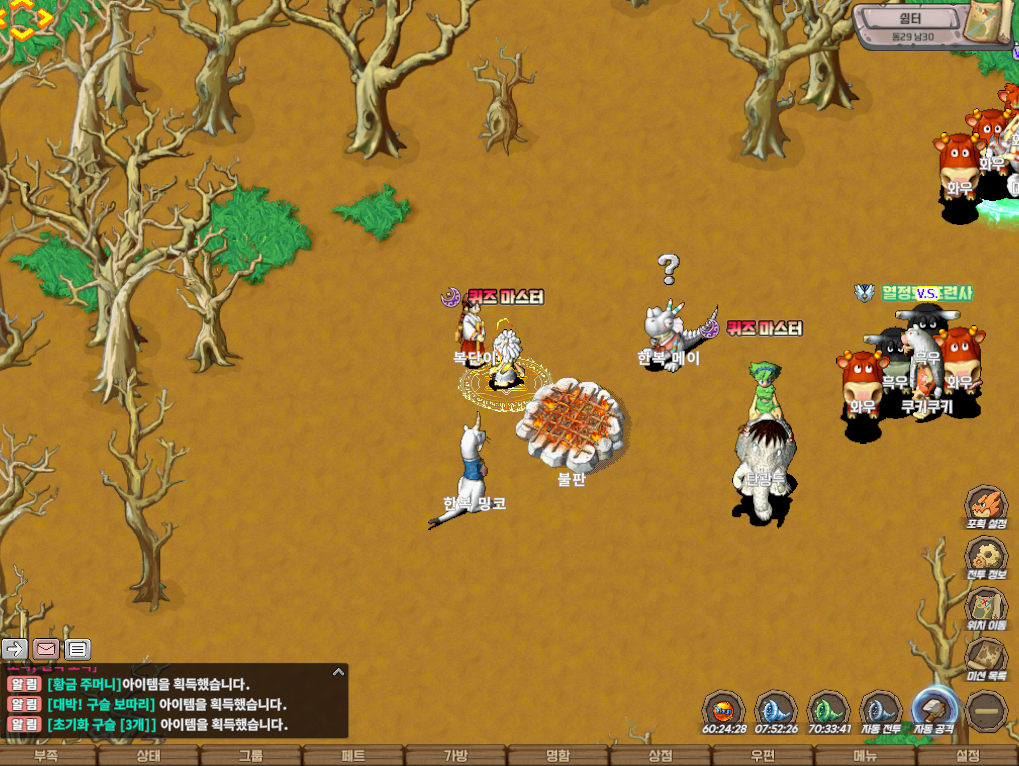Toggle 자동 전투 auto battle

click(880, 710)
